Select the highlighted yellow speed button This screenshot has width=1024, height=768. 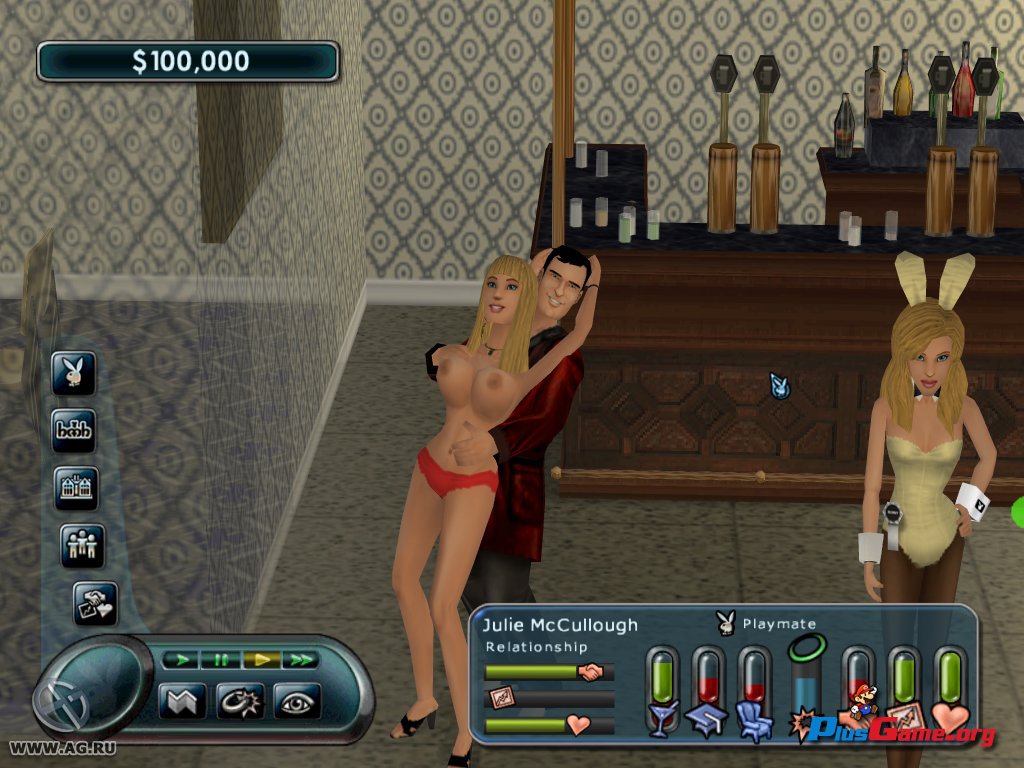tap(261, 659)
